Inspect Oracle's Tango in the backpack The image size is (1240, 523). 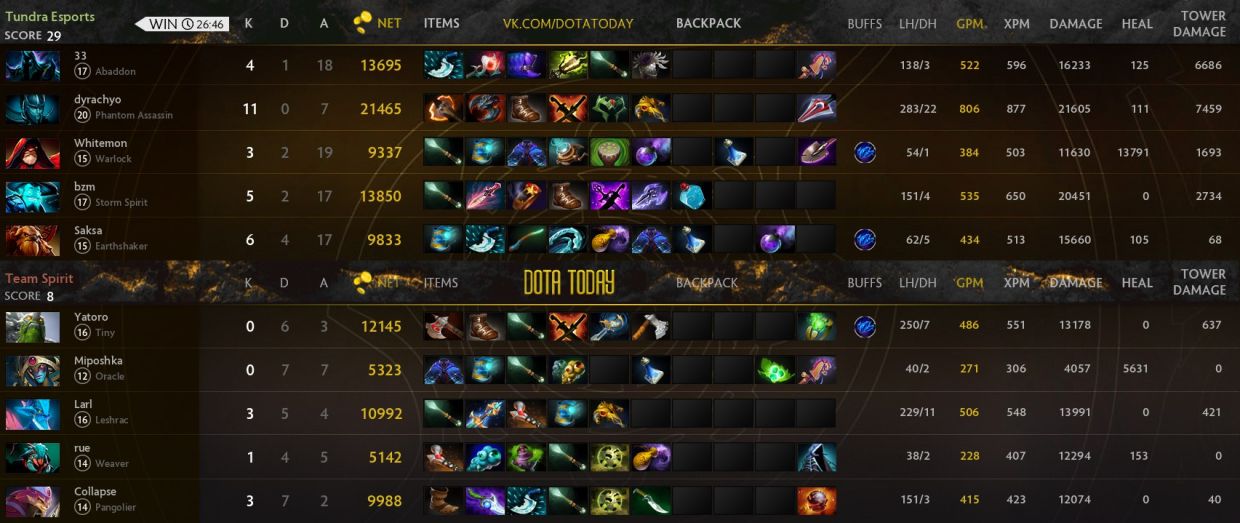pyautogui.click(x=774, y=370)
